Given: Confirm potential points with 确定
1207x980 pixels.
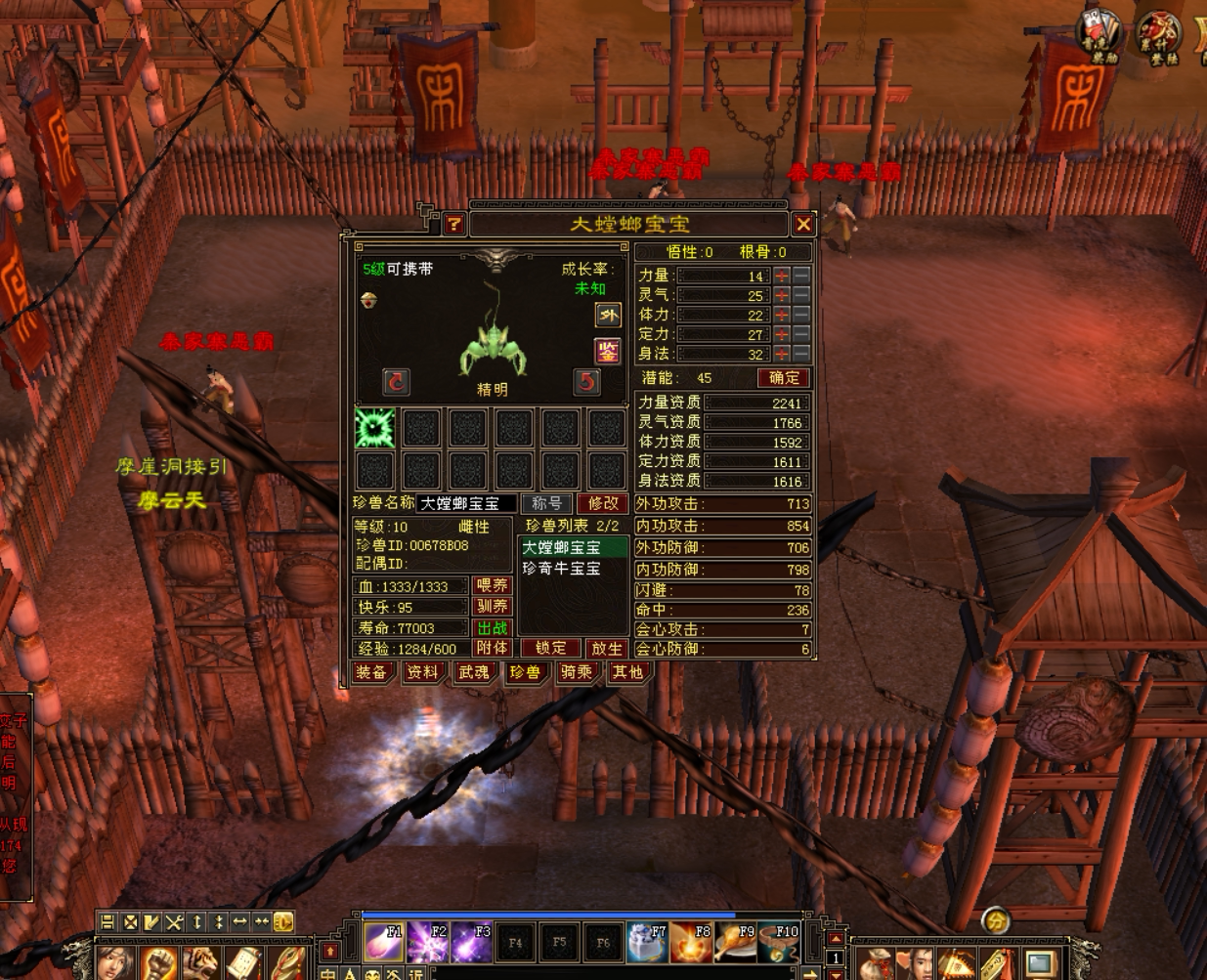Looking at the screenshot, I should point(784,378).
